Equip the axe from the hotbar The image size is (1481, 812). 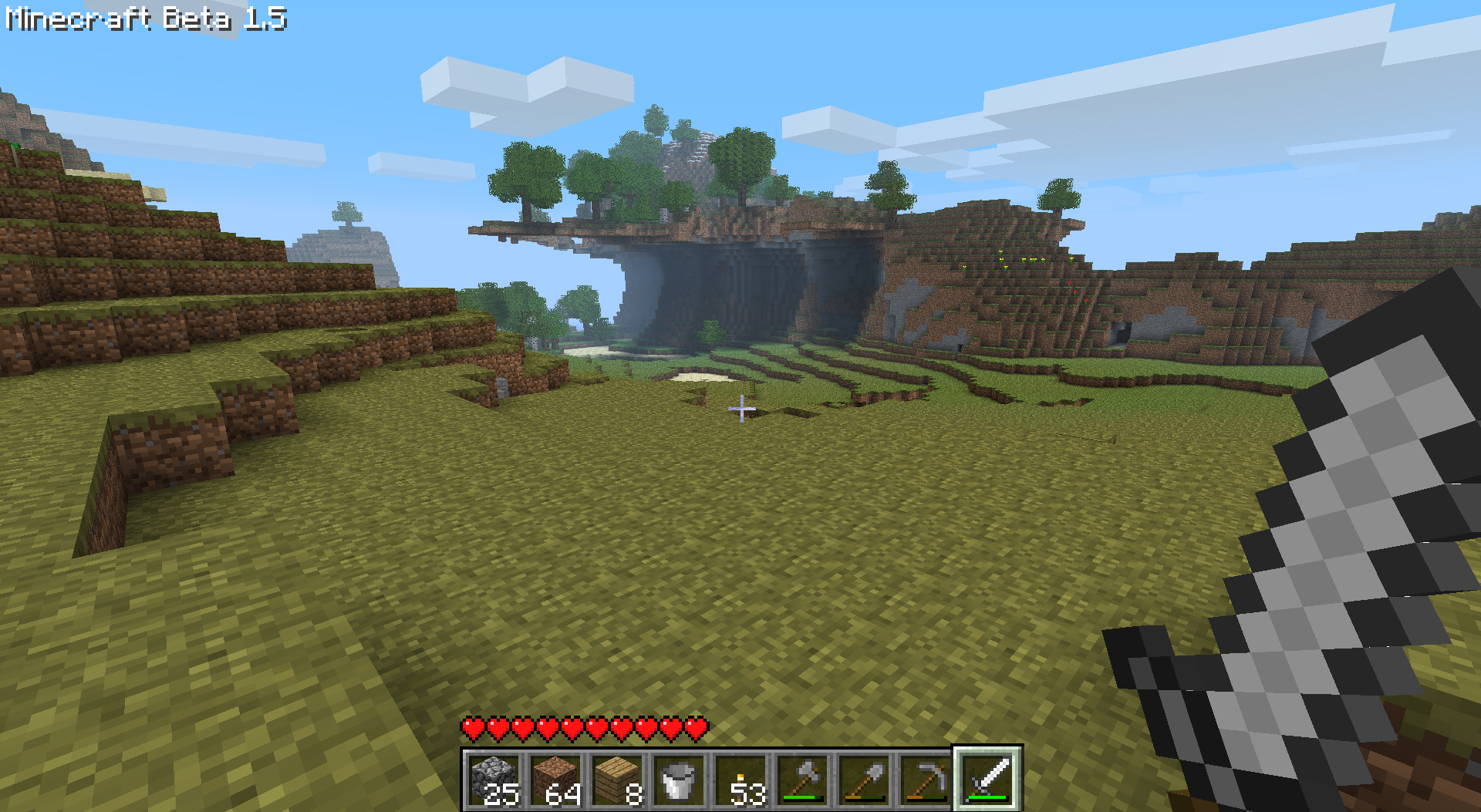pyautogui.click(x=803, y=779)
